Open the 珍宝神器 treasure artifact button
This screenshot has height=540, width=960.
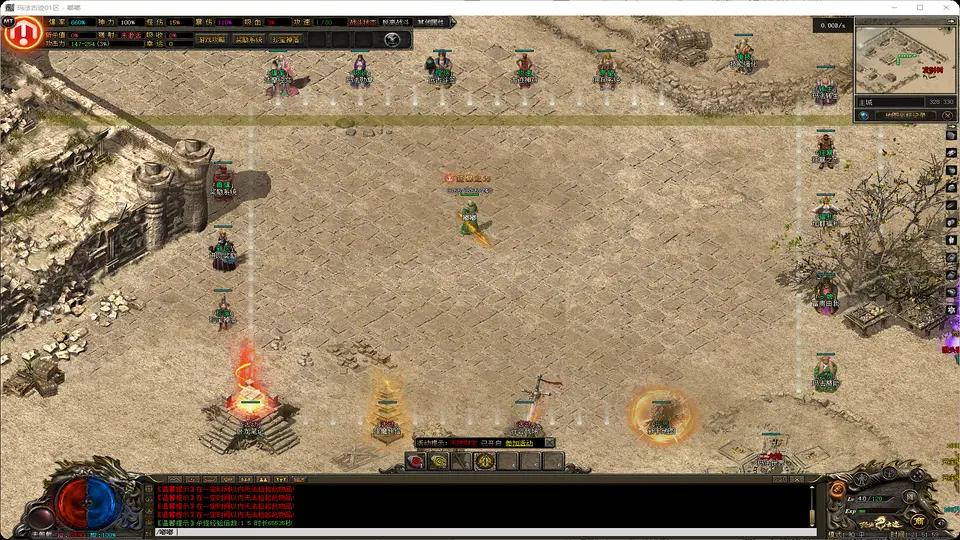click(x=285, y=40)
